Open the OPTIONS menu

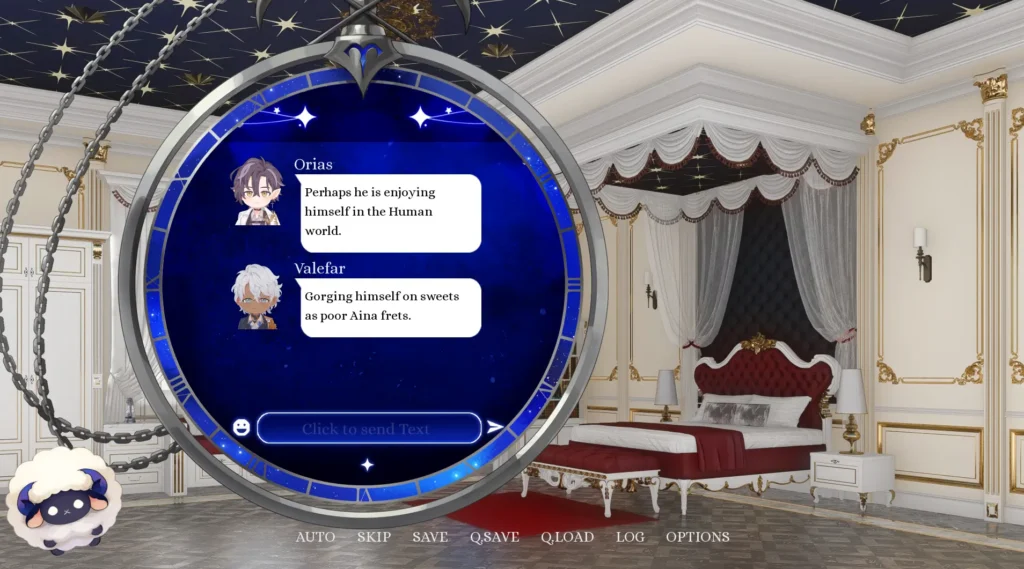point(697,537)
